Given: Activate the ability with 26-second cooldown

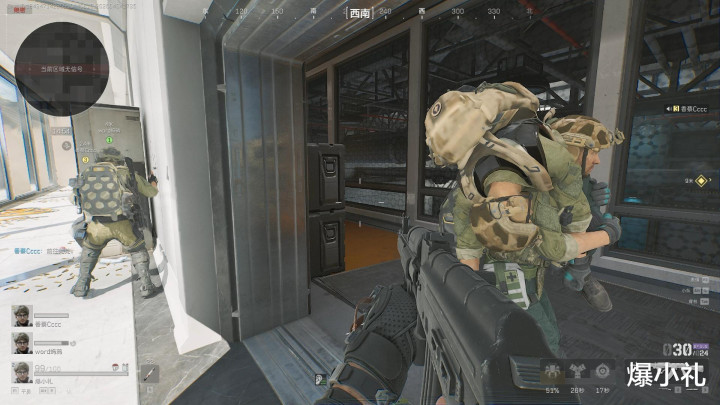Looking at the screenshot, I should click(577, 369).
